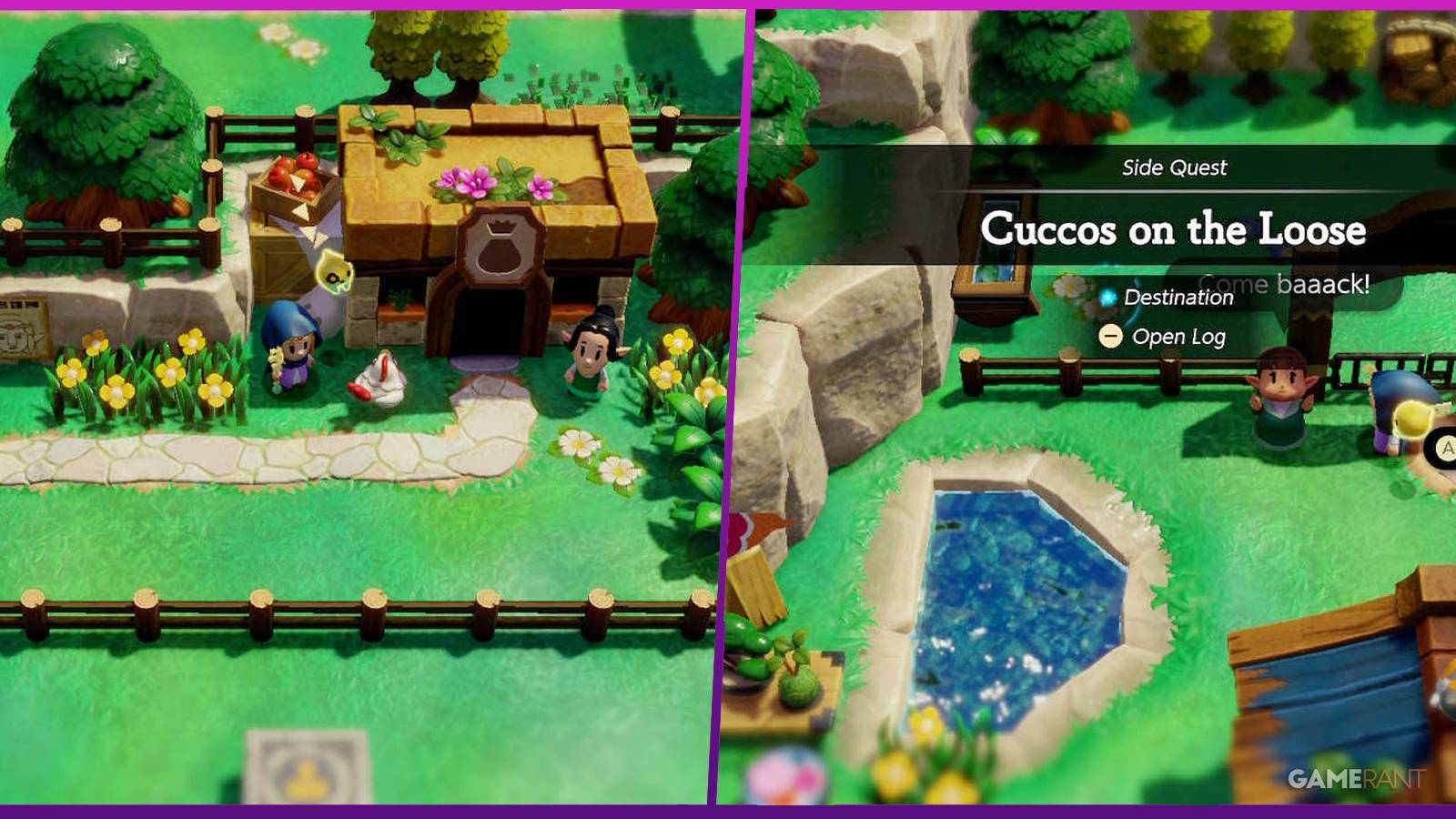Select the minus-button icon beside Open Log
This screenshot has height=819, width=1456.
(1110, 337)
